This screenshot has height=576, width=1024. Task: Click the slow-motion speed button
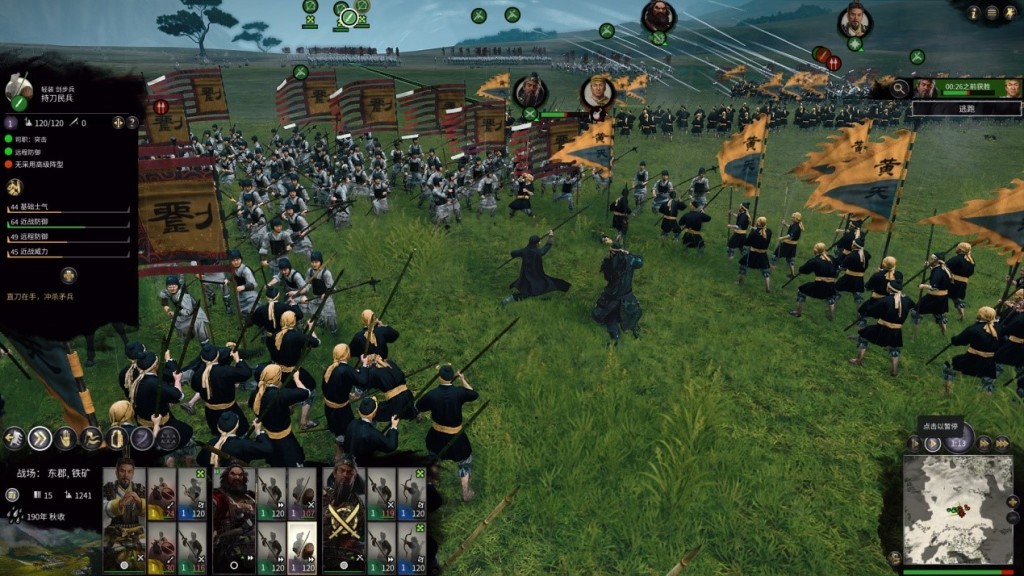[x=913, y=442]
